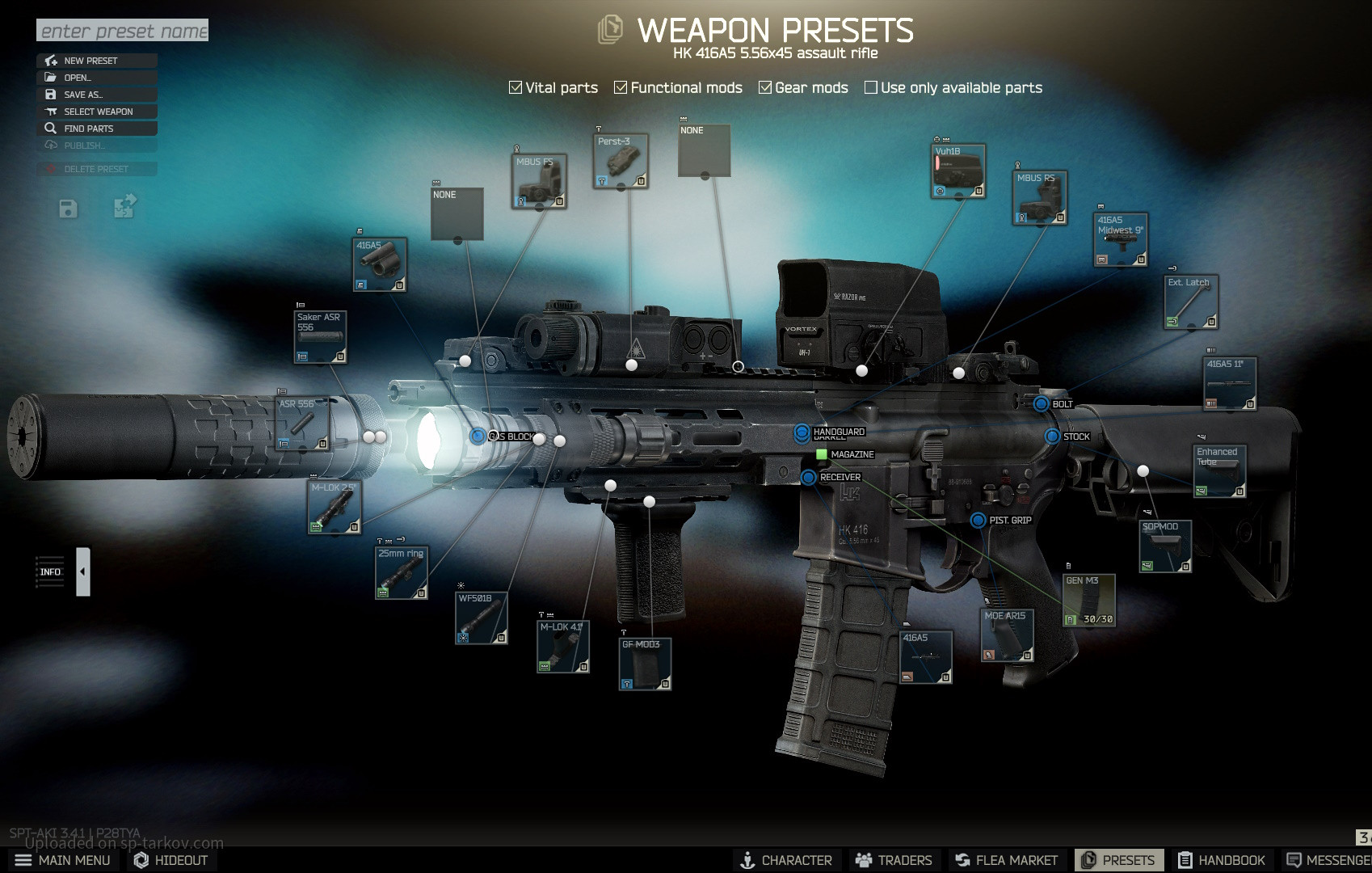Toggle the Vital parts checkbox
Viewport: 1372px width, 873px height.
pyautogui.click(x=516, y=87)
